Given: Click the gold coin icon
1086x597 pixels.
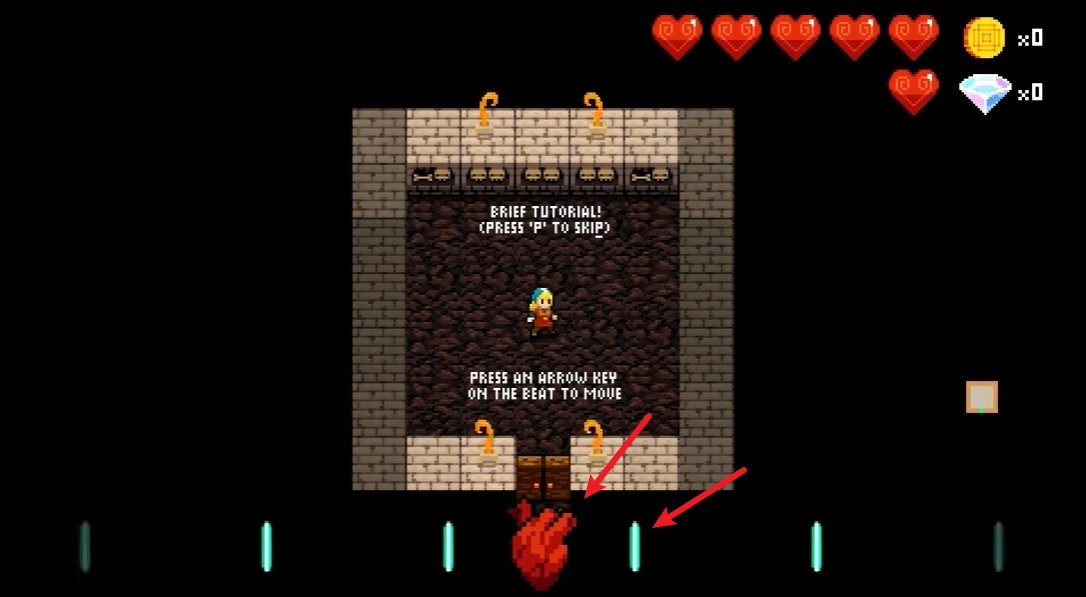Looking at the screenshot, I should (x=984, y=38).
